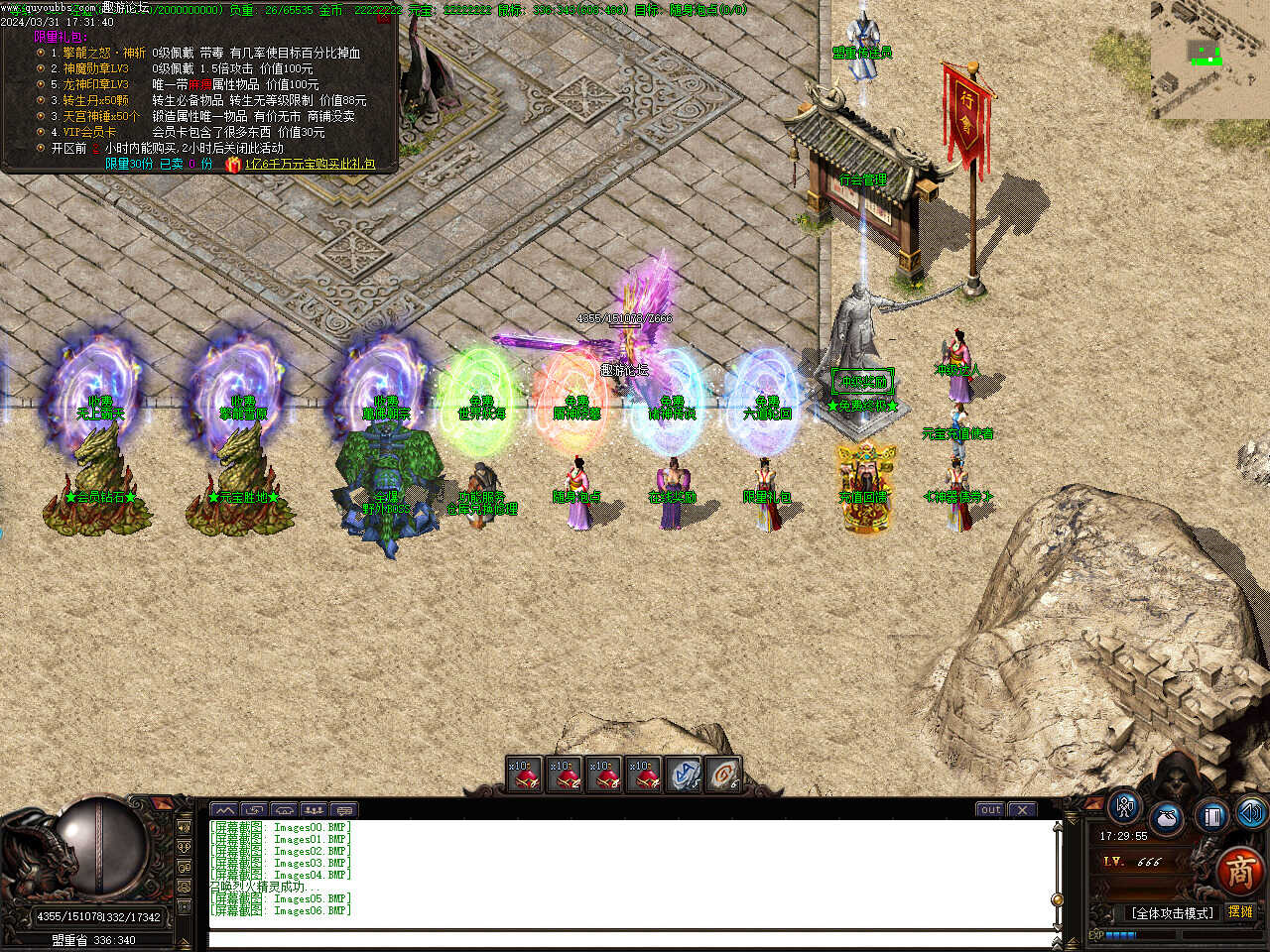Open the bag inventory icon
This screenshot has width=1270, height=952.
tap(1167, 819)
